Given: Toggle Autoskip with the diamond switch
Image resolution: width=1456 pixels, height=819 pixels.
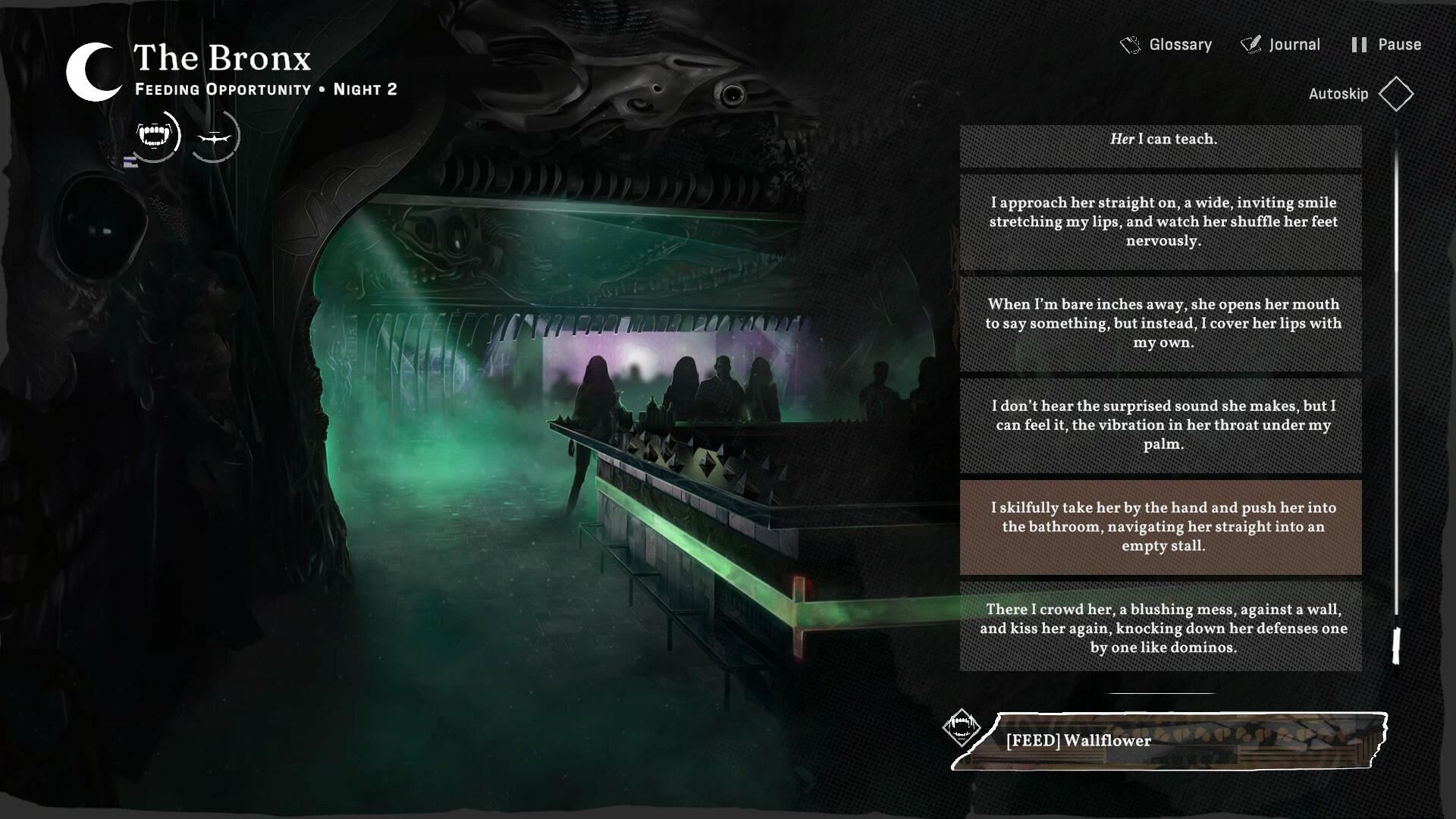Looking at the screenshot, I should click(x=1397, y=93).
